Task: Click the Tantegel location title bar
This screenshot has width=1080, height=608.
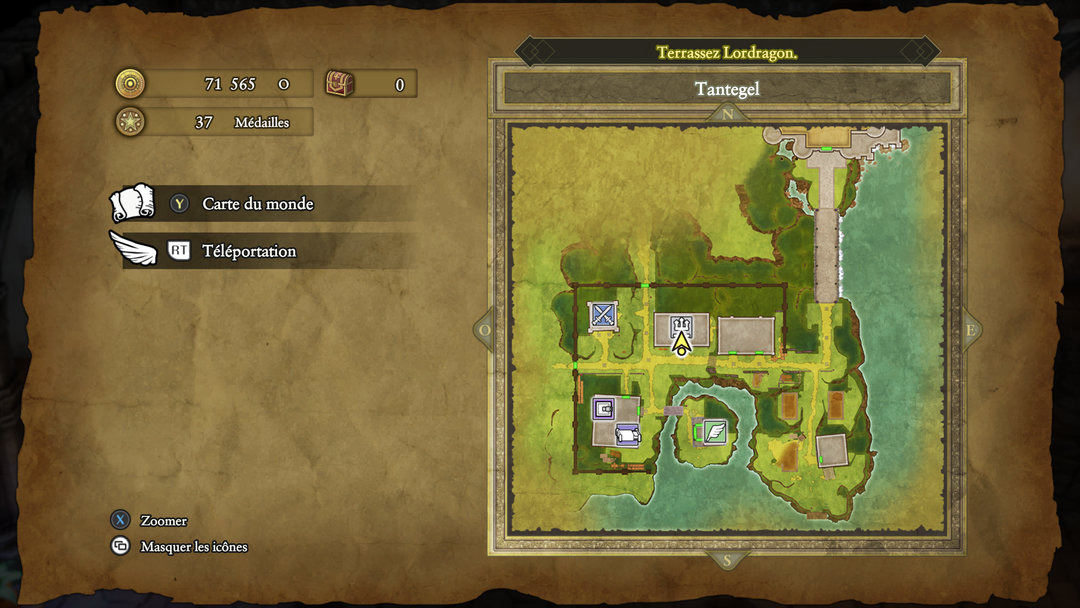Action: click(727, 89)
